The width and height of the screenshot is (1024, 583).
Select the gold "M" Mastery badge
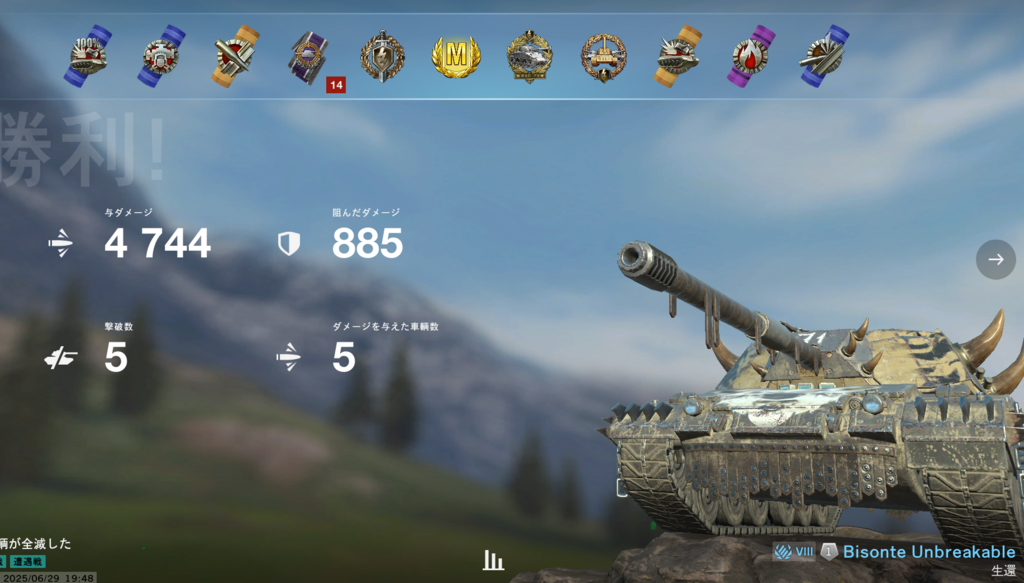(456, 56)
